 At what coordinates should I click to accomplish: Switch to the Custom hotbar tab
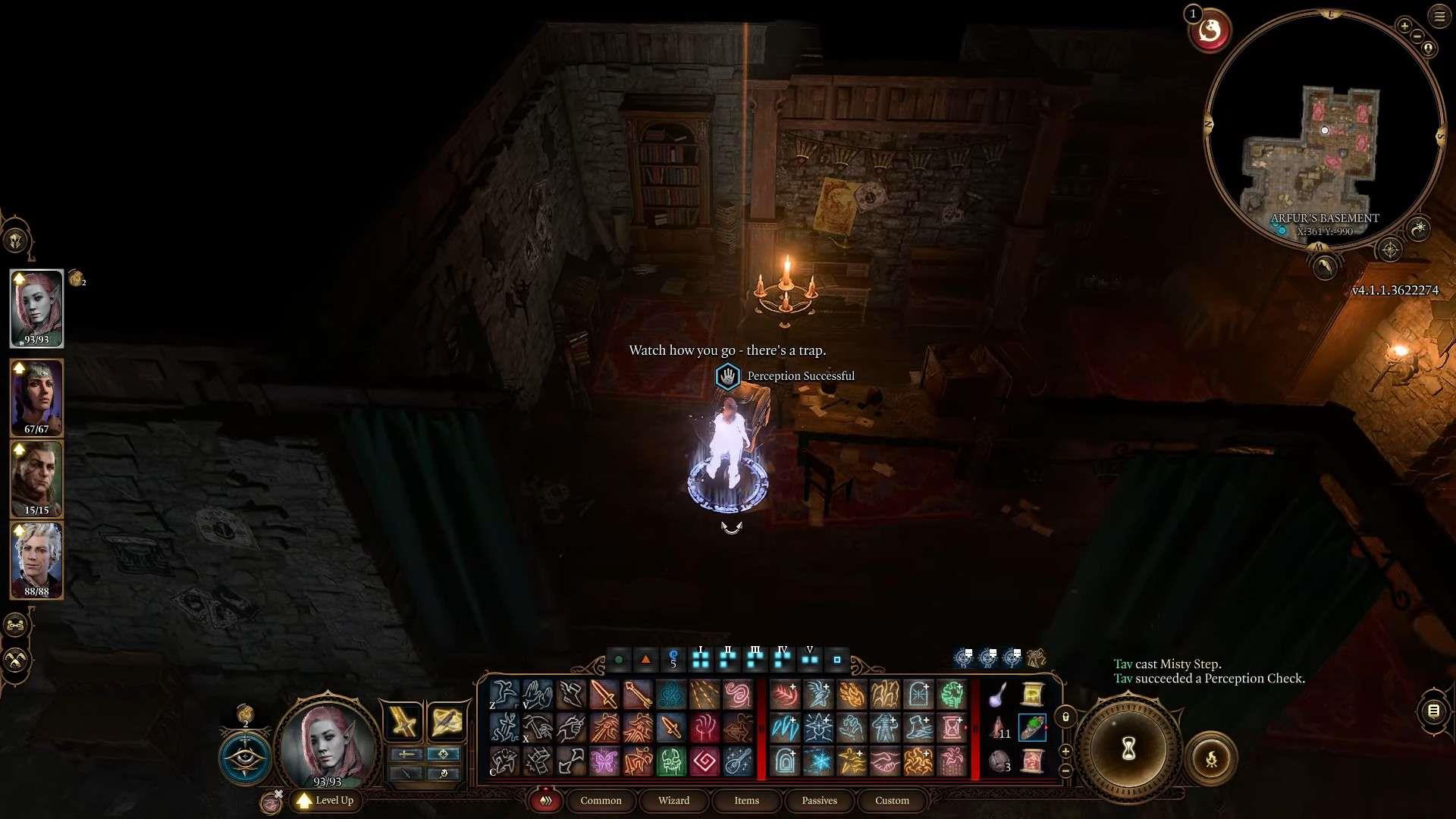pyautogui.click(x=892, y=800)
